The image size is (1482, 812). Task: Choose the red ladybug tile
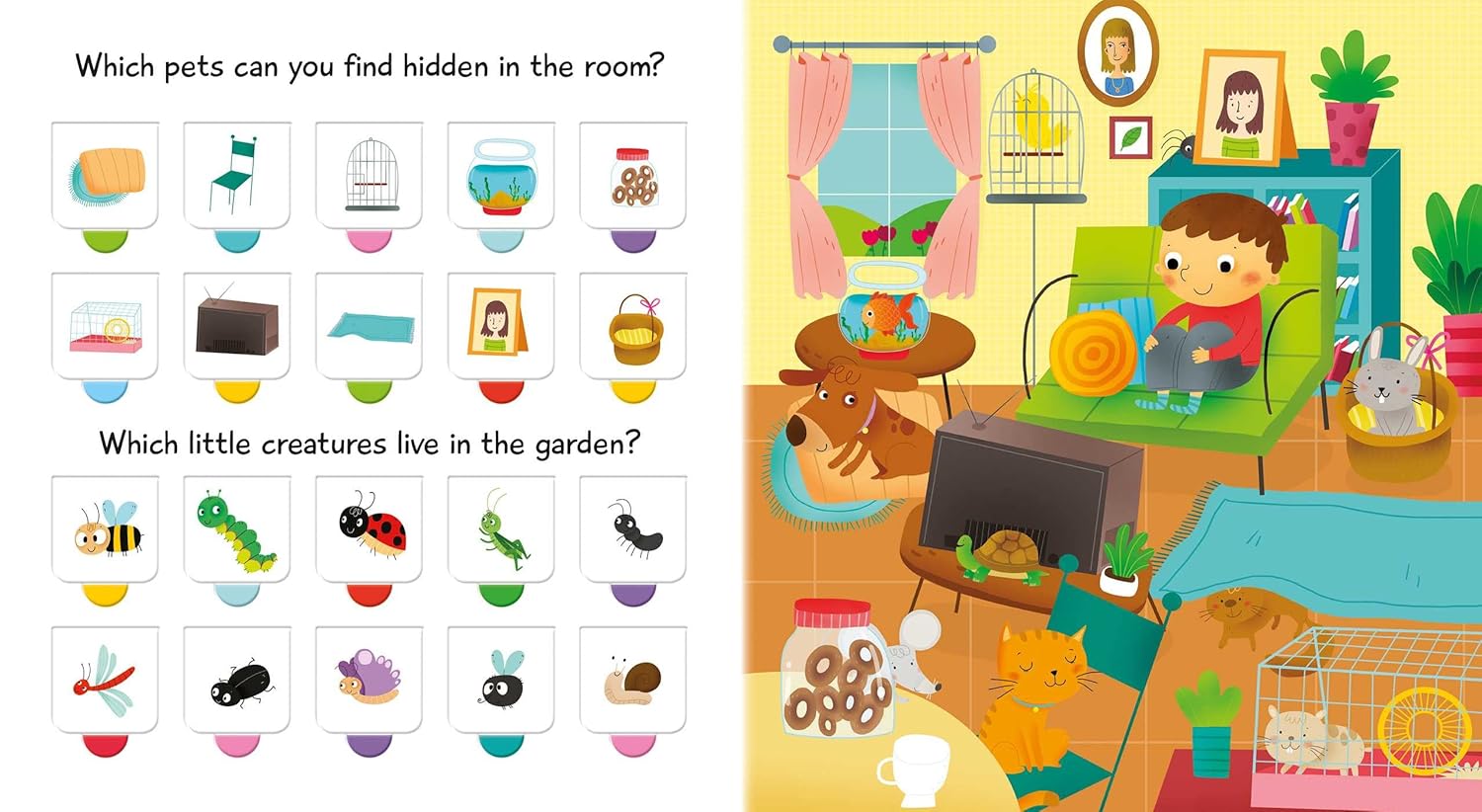coord(370,529)
